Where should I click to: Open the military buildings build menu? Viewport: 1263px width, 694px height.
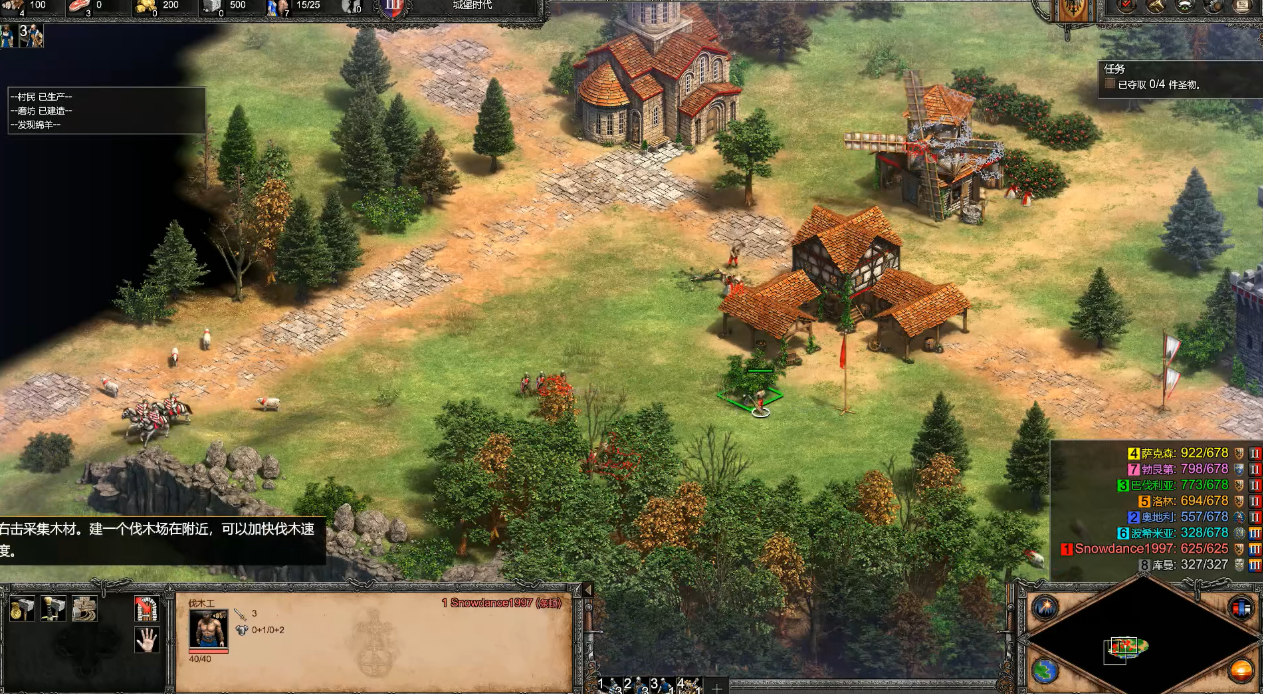click(53, 608)
